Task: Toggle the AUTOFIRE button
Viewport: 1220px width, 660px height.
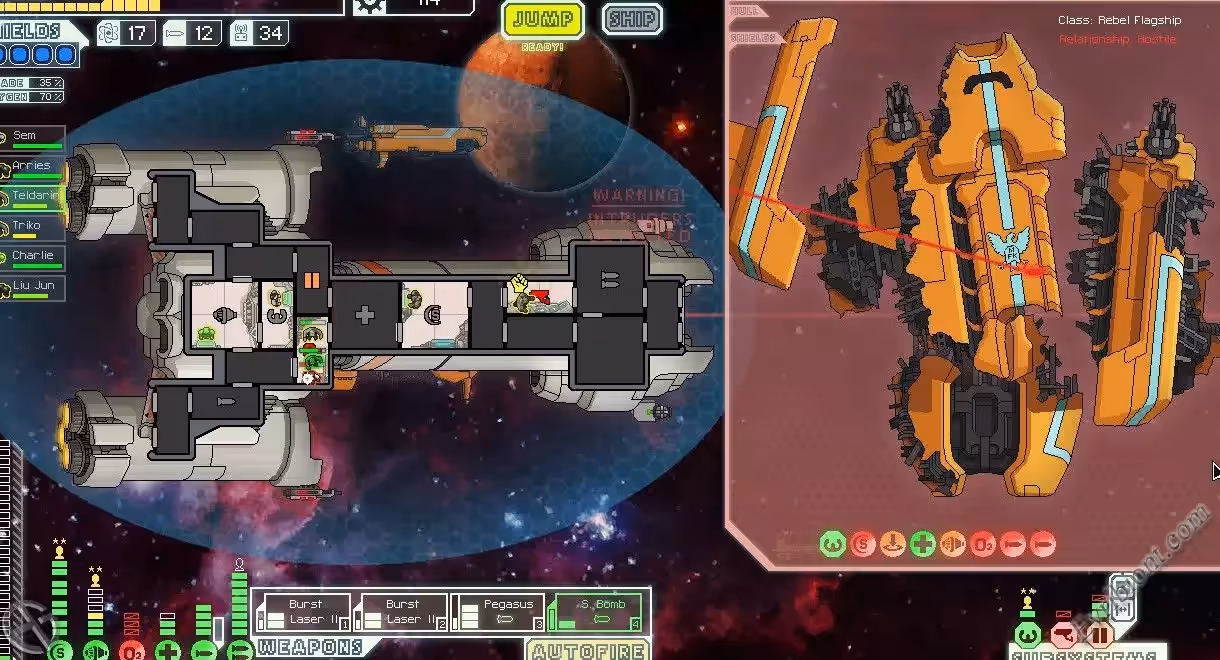Action: 588,651
